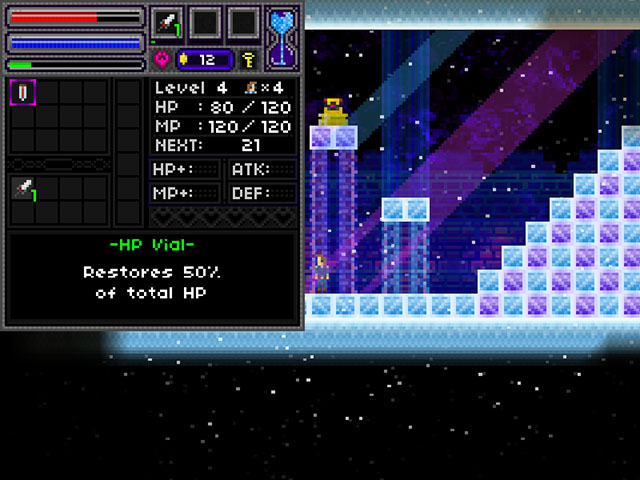The height and width of the screenshot is (480, 640).
Task: Select the highlighted HP Vial inventory slot
Action: (x=22, y=92)
